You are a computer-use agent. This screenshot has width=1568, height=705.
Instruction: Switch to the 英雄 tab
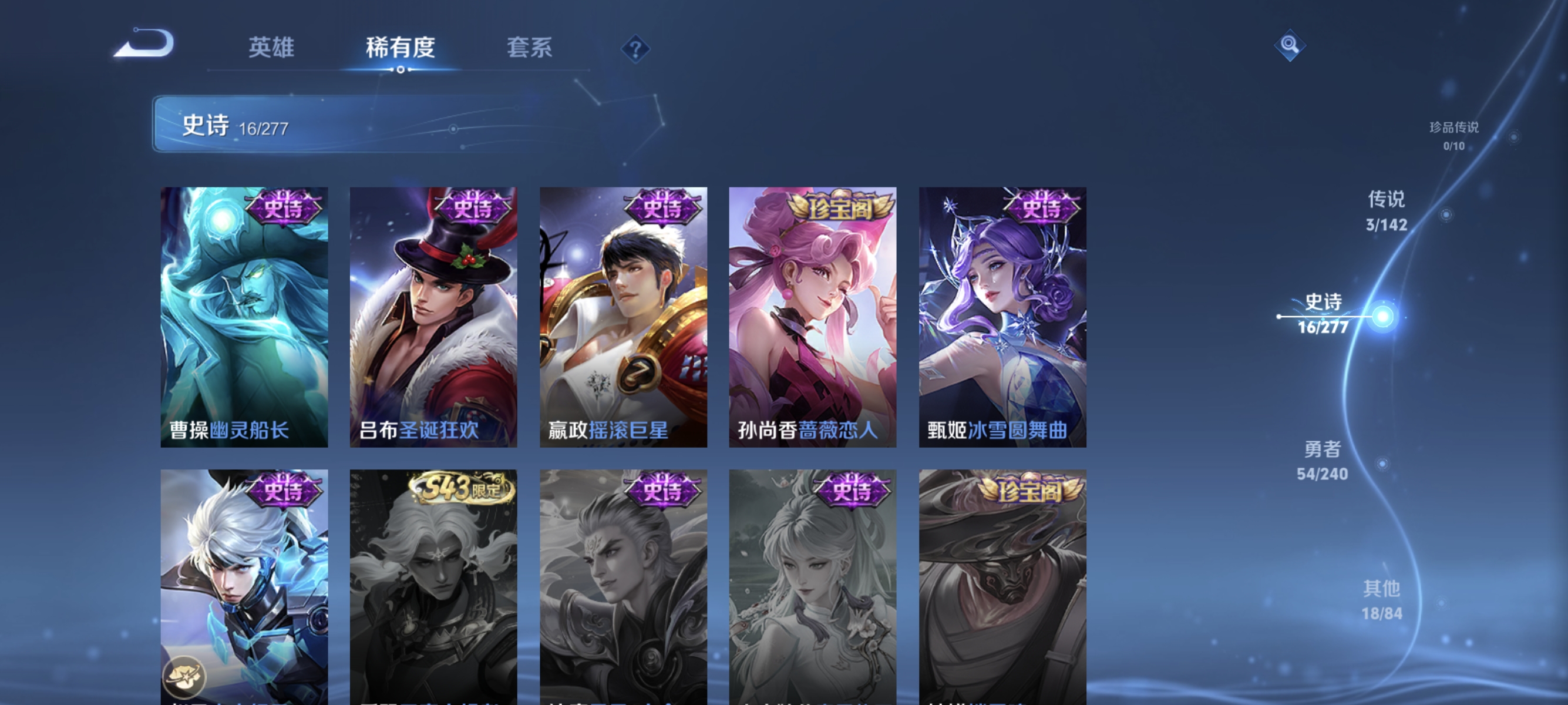pyautogui.click(x=270, y=48)
